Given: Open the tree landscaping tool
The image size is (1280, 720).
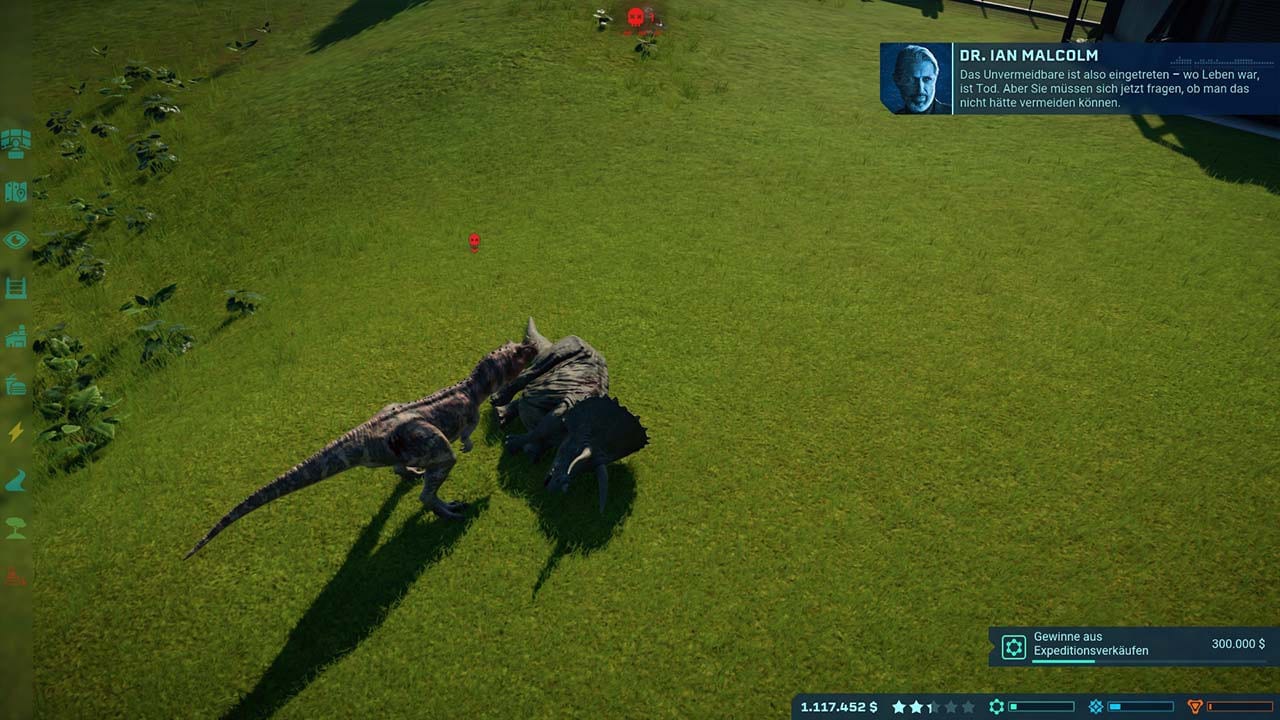Looking at the screenshot, I should pos(15,528).
